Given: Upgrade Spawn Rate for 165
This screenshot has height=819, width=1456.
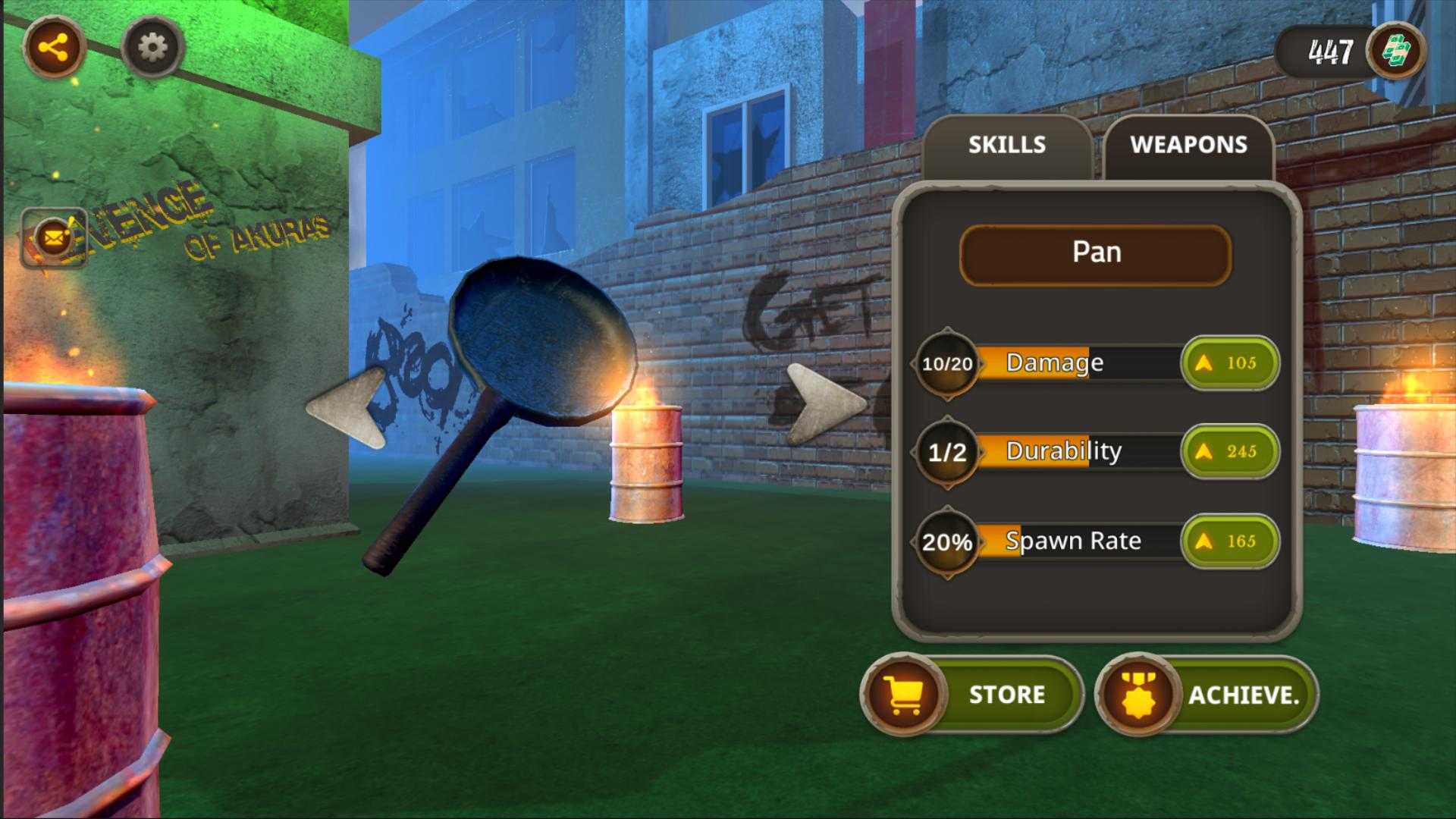Looking at the screenshot, I should (x=1229, y=541).
